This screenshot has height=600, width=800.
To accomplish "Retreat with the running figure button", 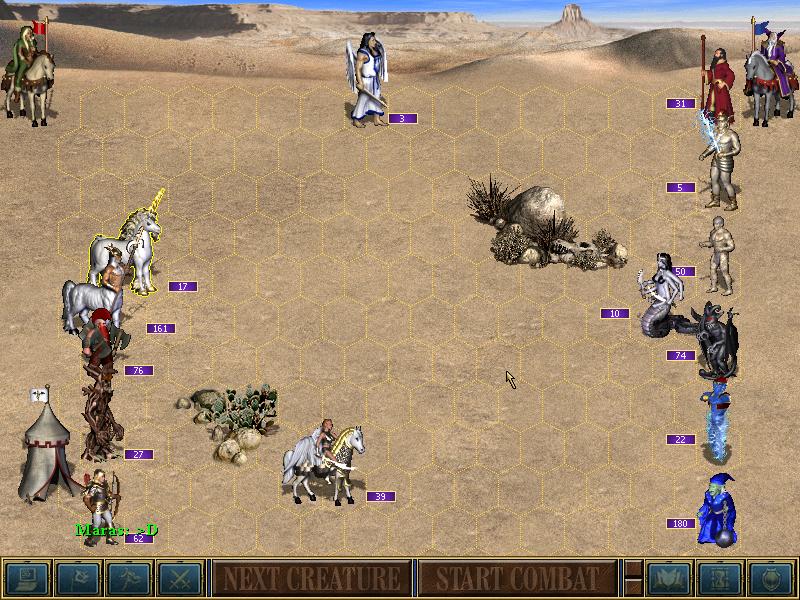I will 128,578.
